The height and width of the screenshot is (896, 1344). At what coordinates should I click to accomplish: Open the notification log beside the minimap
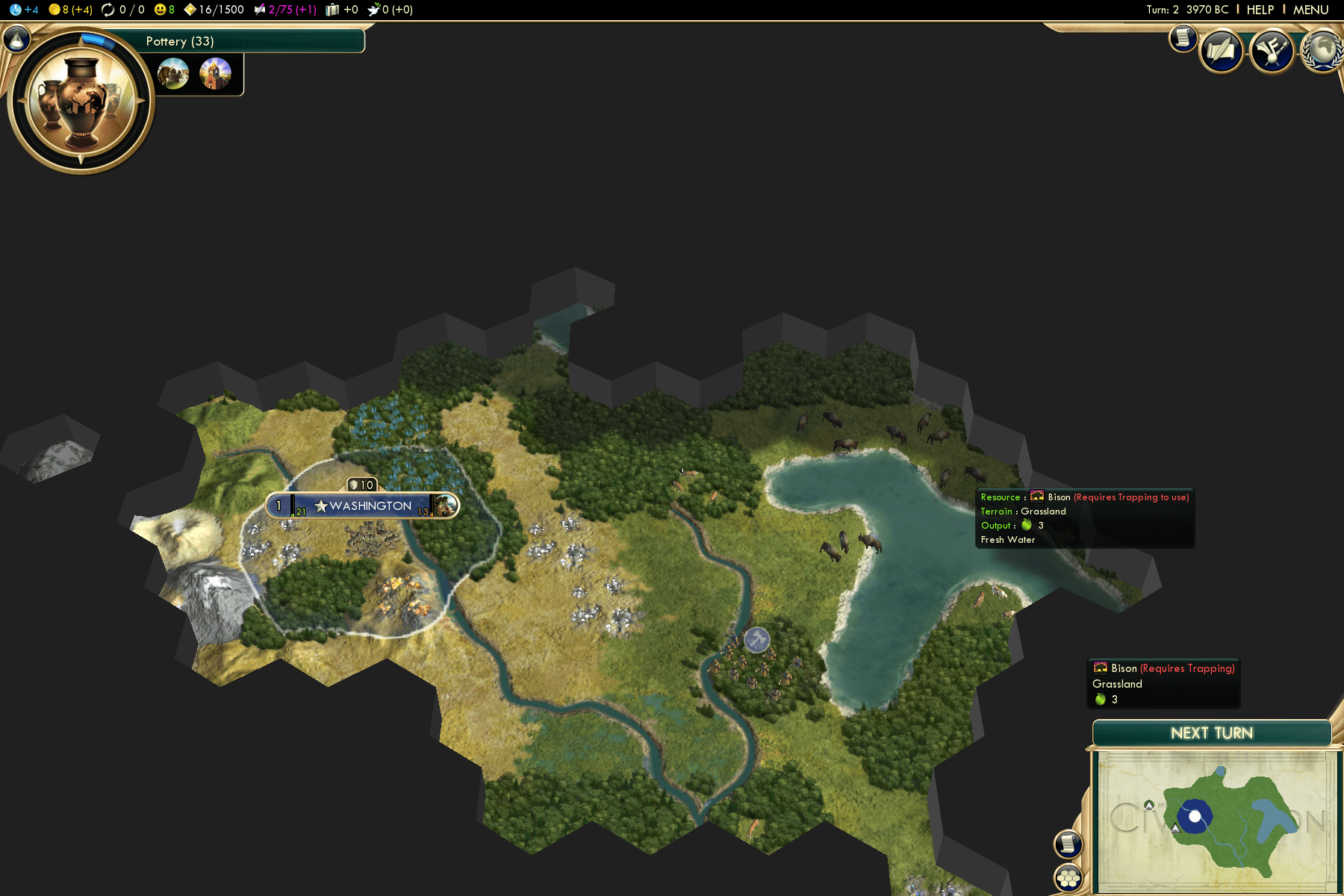1069,842
